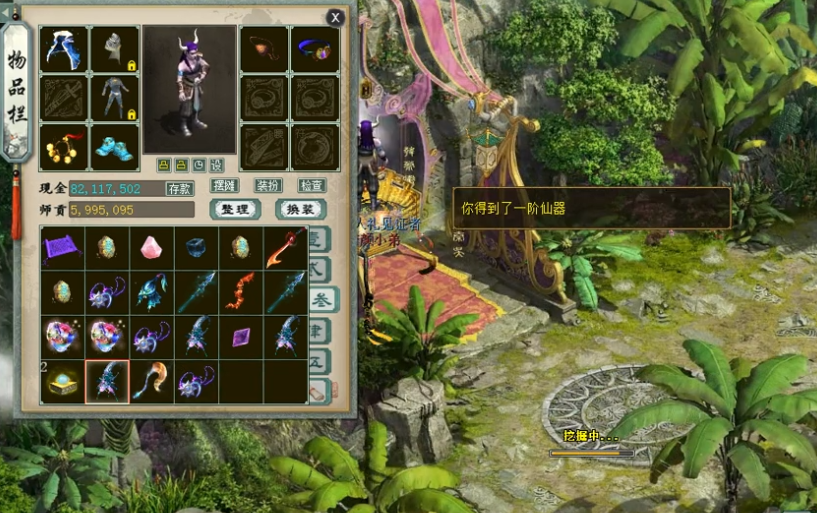Click the 检查 inspect button
The width and height of the screenshot is (817, 513).
[312, 185]
